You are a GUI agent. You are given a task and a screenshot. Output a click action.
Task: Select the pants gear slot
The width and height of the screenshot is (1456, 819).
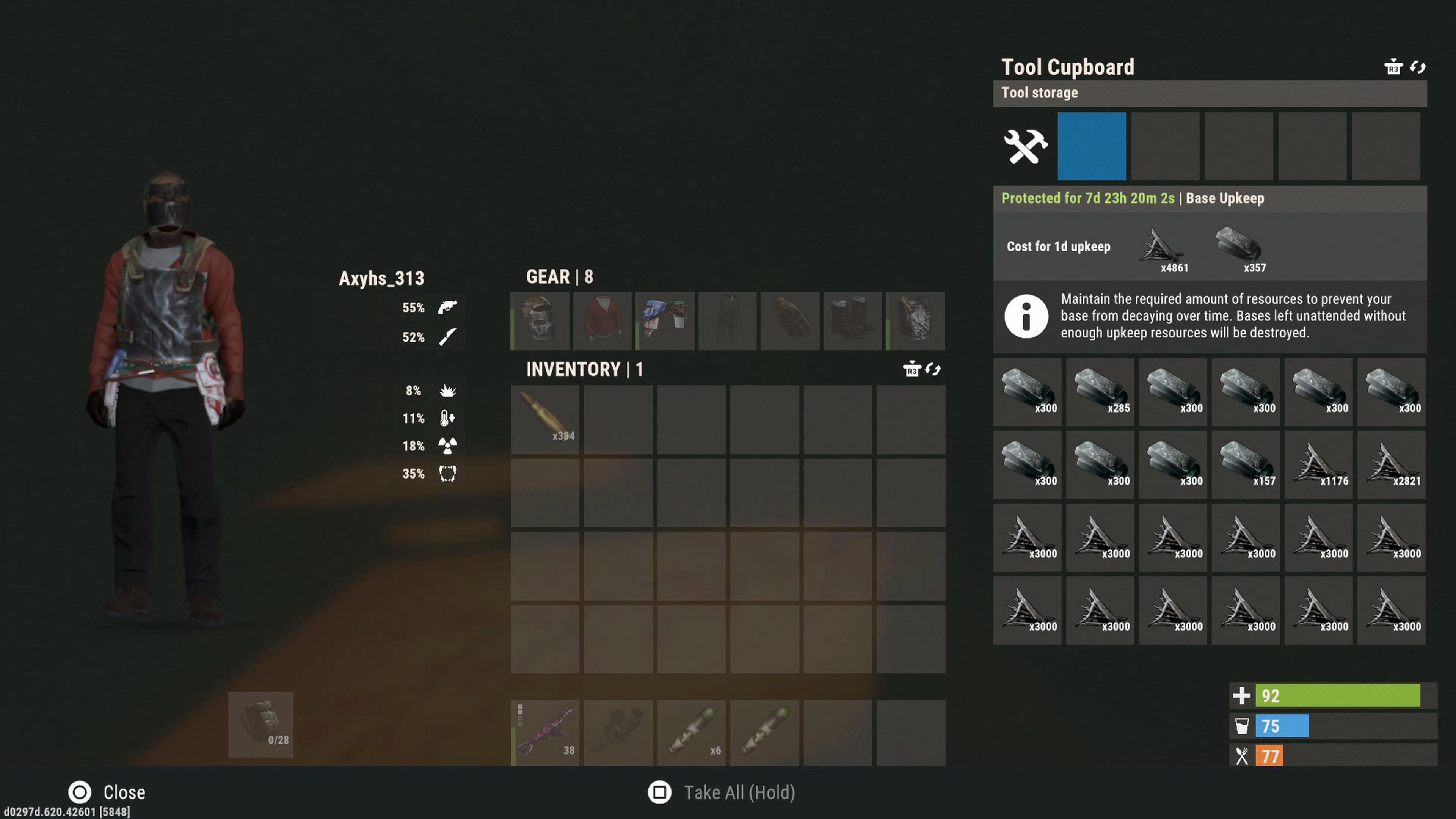coord(728,320)
